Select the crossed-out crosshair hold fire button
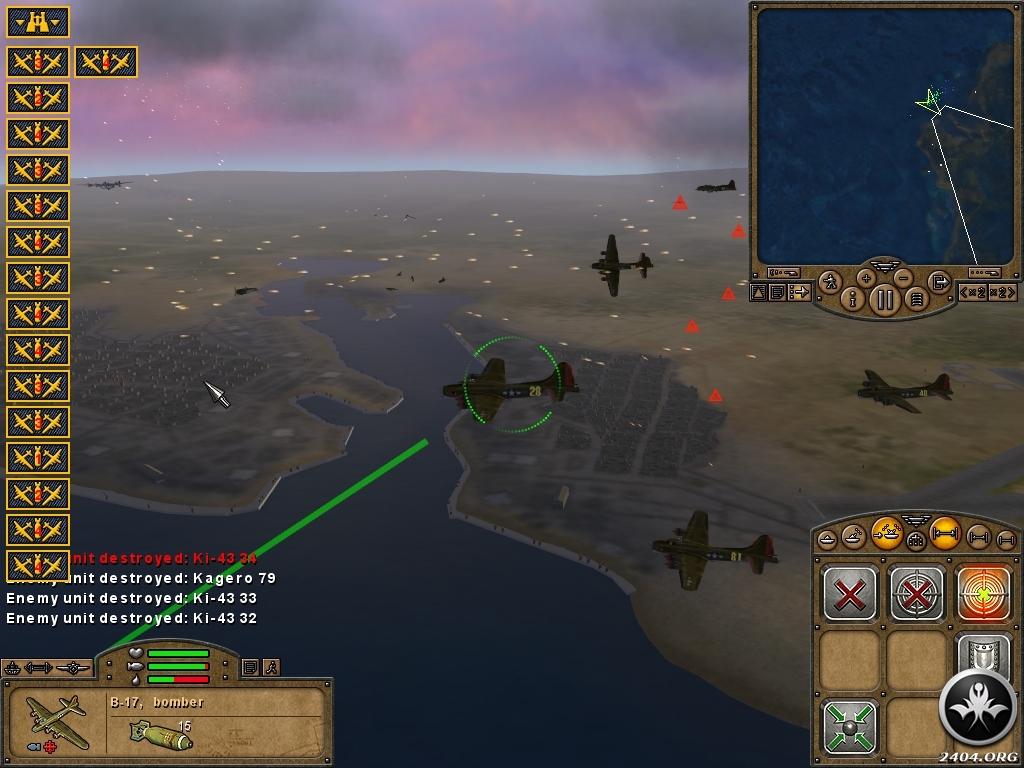 pyautogui.click(x=917, y=594)
